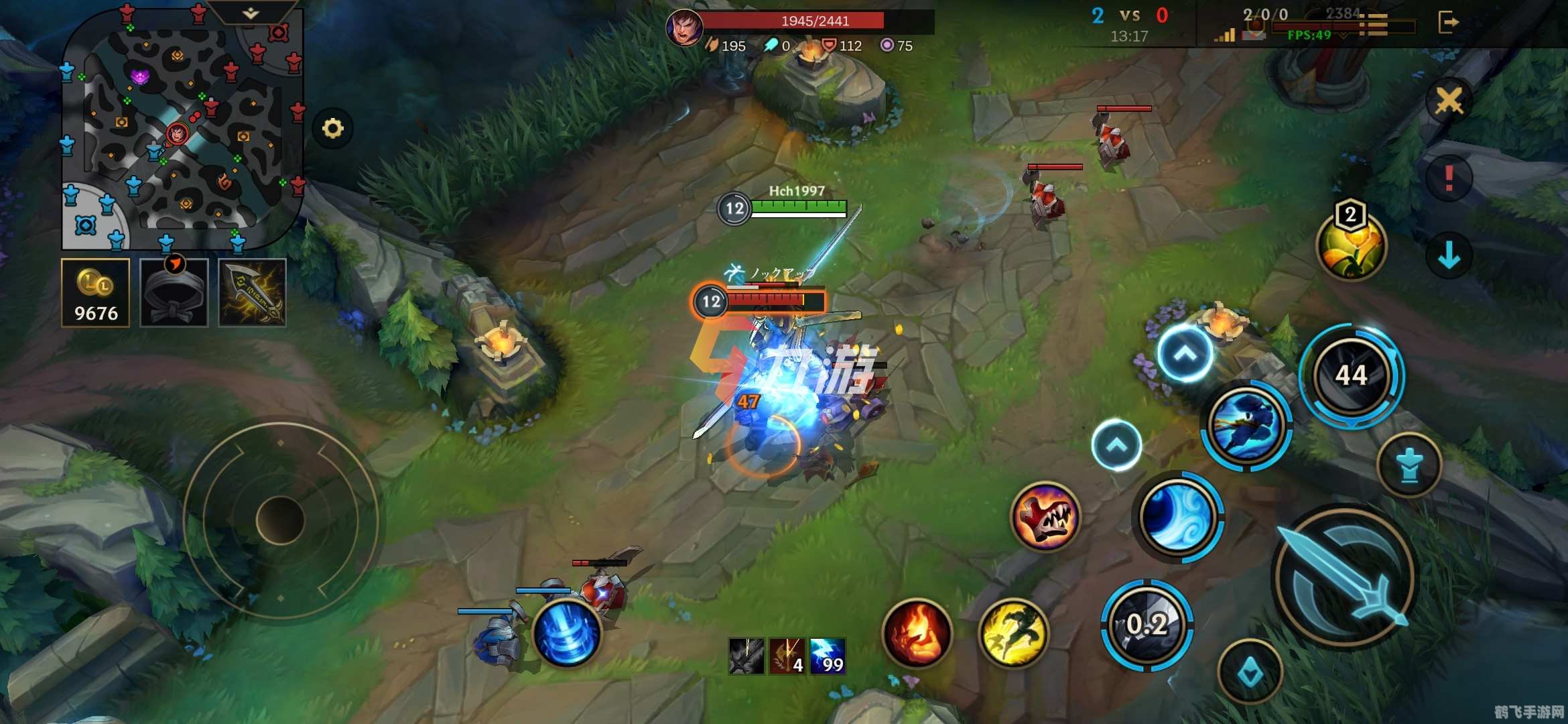Hit the sword basic attack button
Viewport: 1568px width, 724px height.
[1346, 577]
